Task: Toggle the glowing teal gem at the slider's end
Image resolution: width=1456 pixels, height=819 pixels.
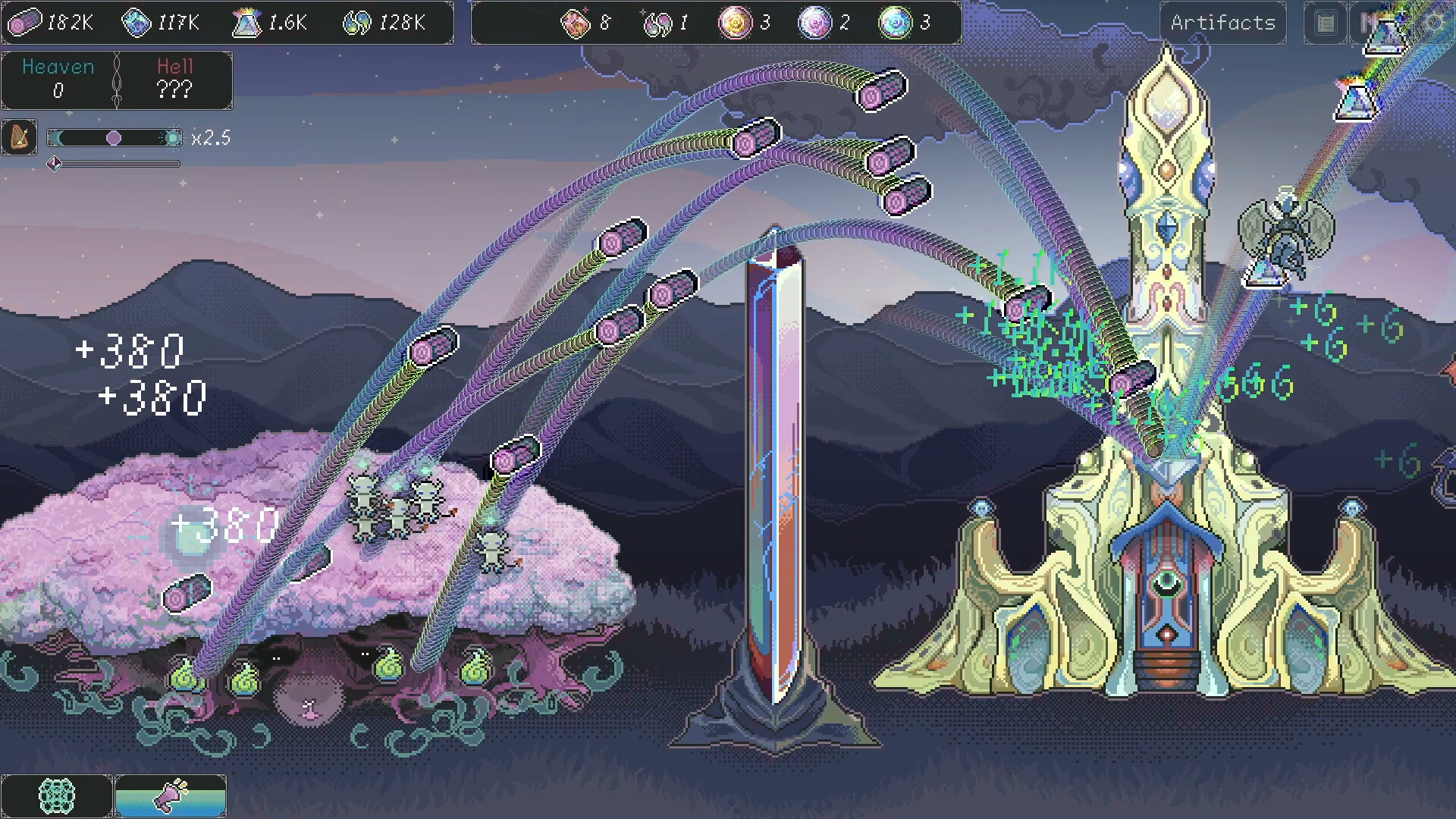Action: pos(174,137)
